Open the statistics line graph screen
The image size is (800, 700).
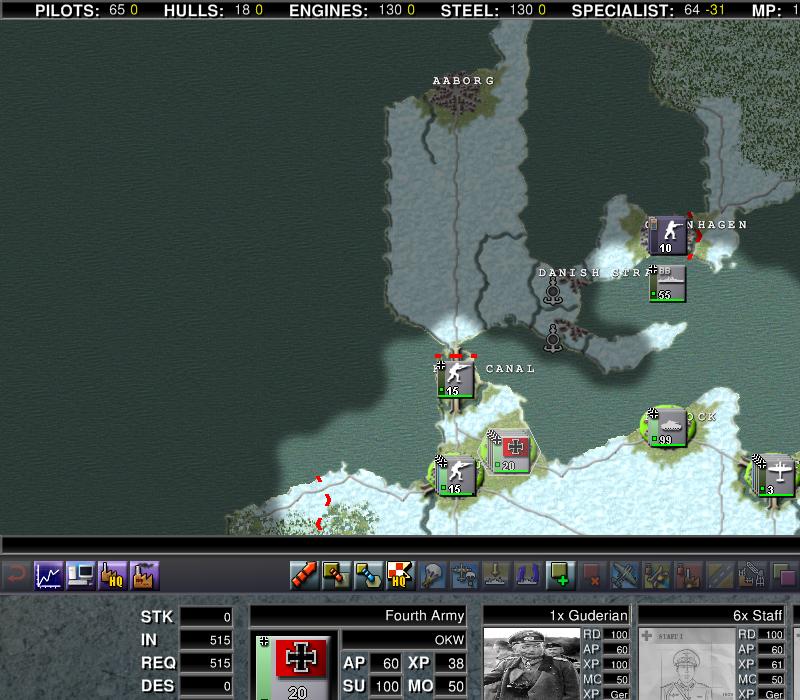[47, 575]
